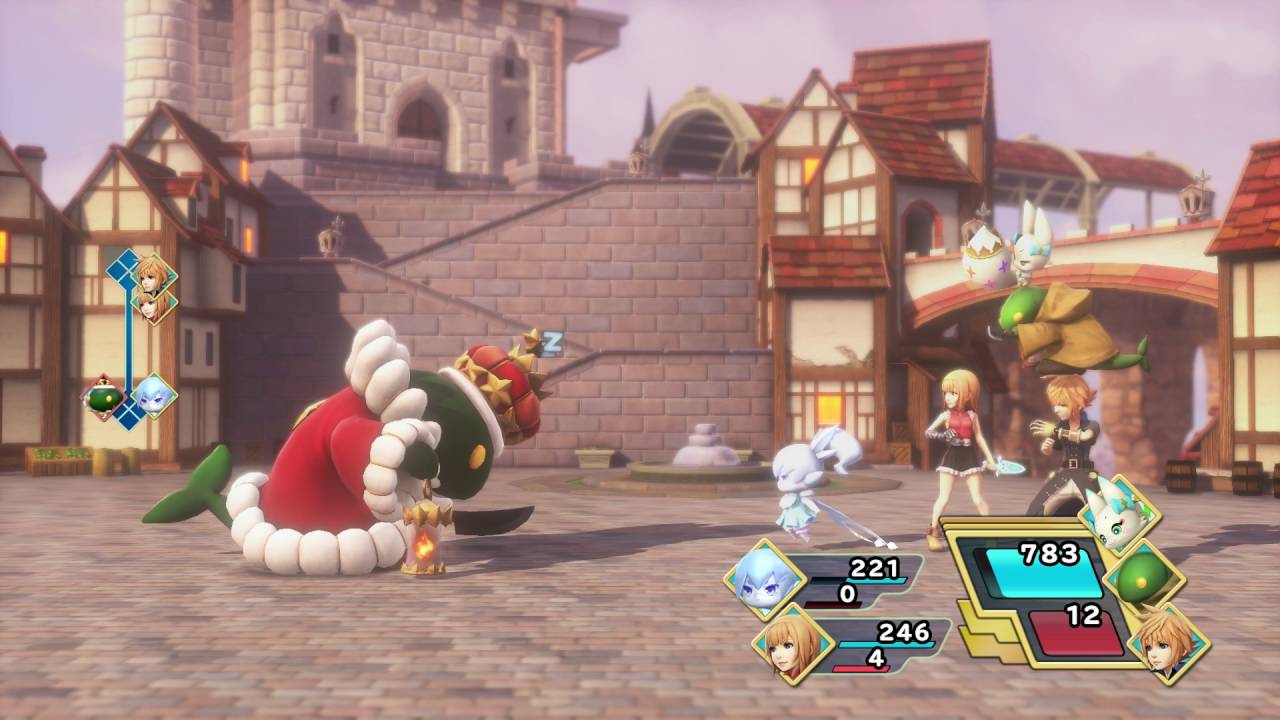Choose the girl's party status portrait
This screenshot has height=720, width=1280.
point(792,643)
